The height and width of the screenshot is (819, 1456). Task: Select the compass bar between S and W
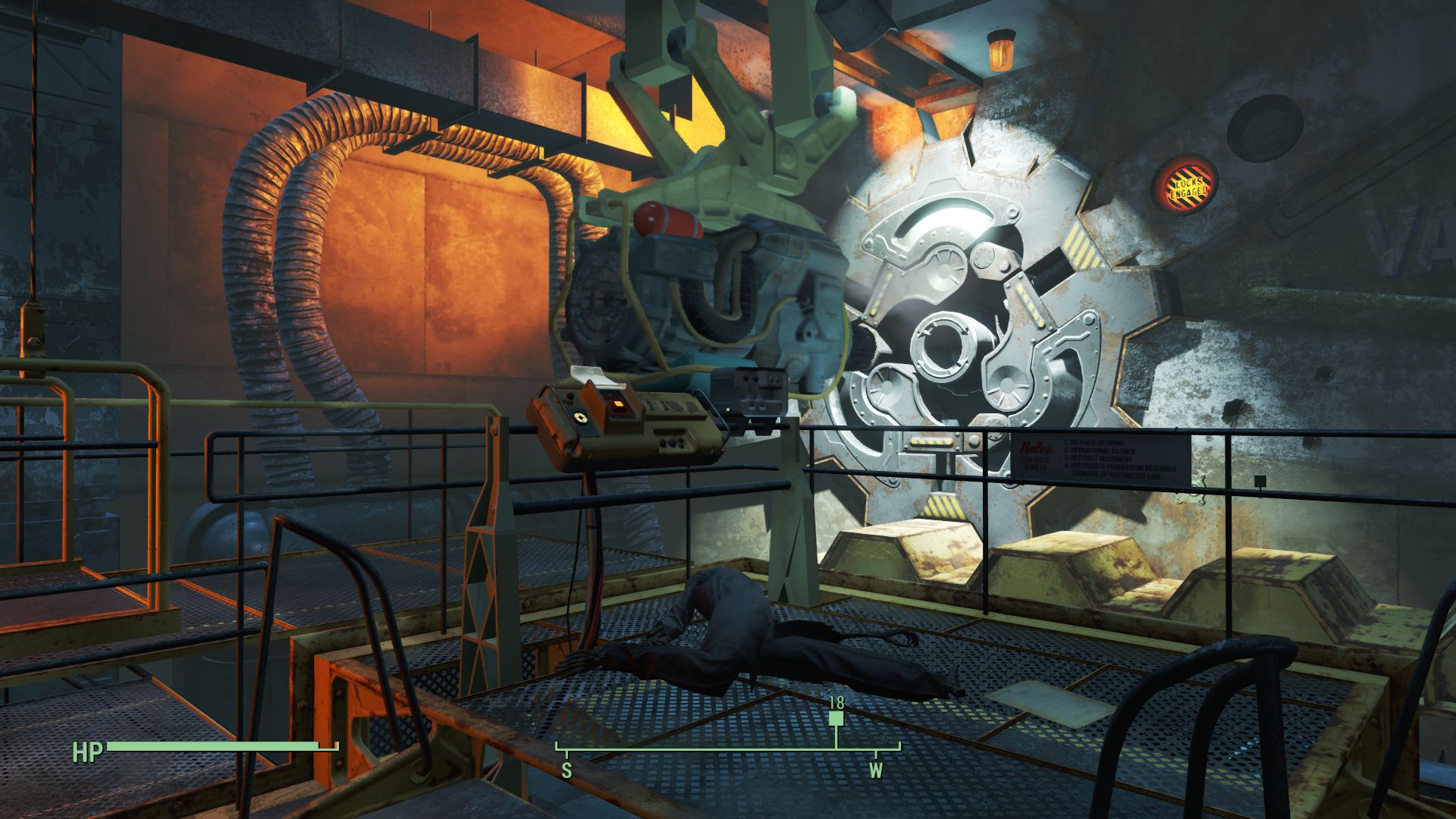[x=720, y=750]
